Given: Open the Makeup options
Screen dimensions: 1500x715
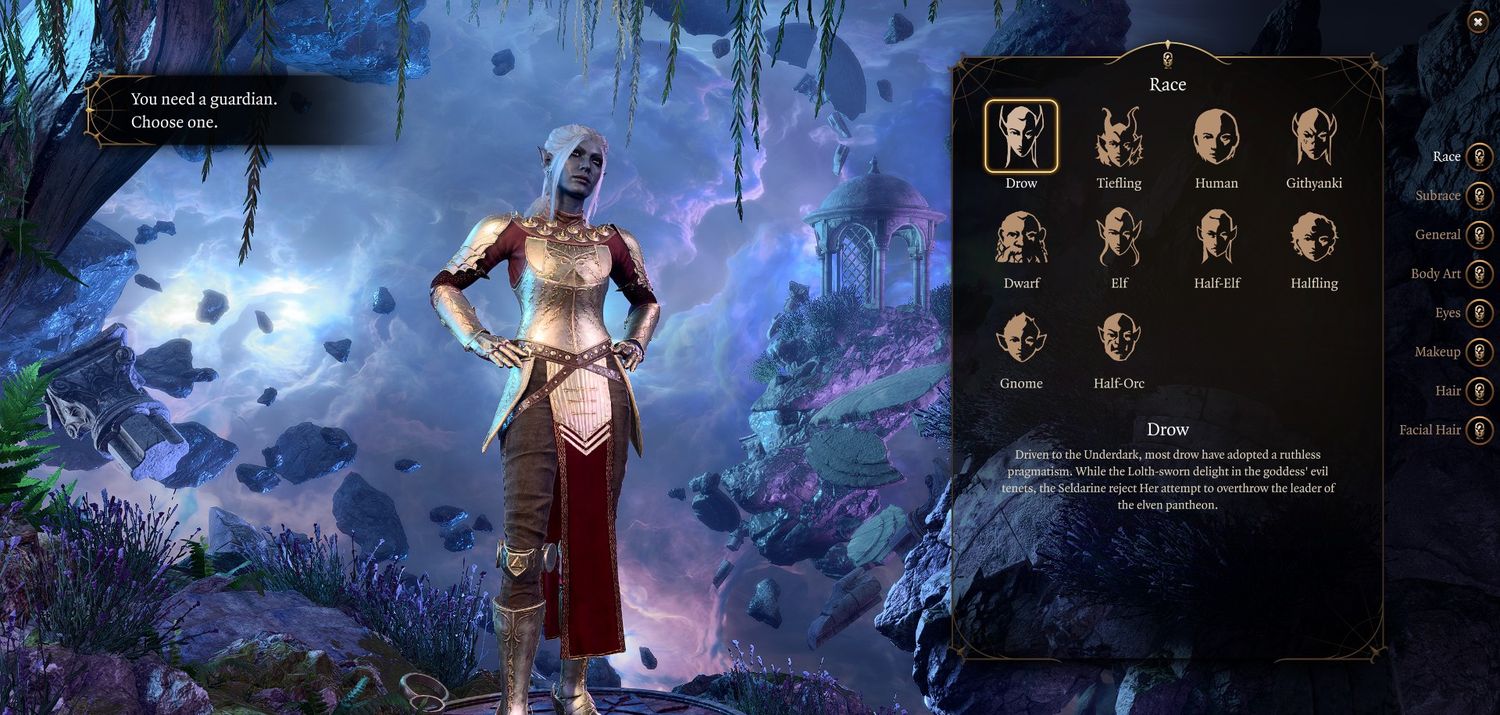Looking at the screenshot, I should [1479, 352].
